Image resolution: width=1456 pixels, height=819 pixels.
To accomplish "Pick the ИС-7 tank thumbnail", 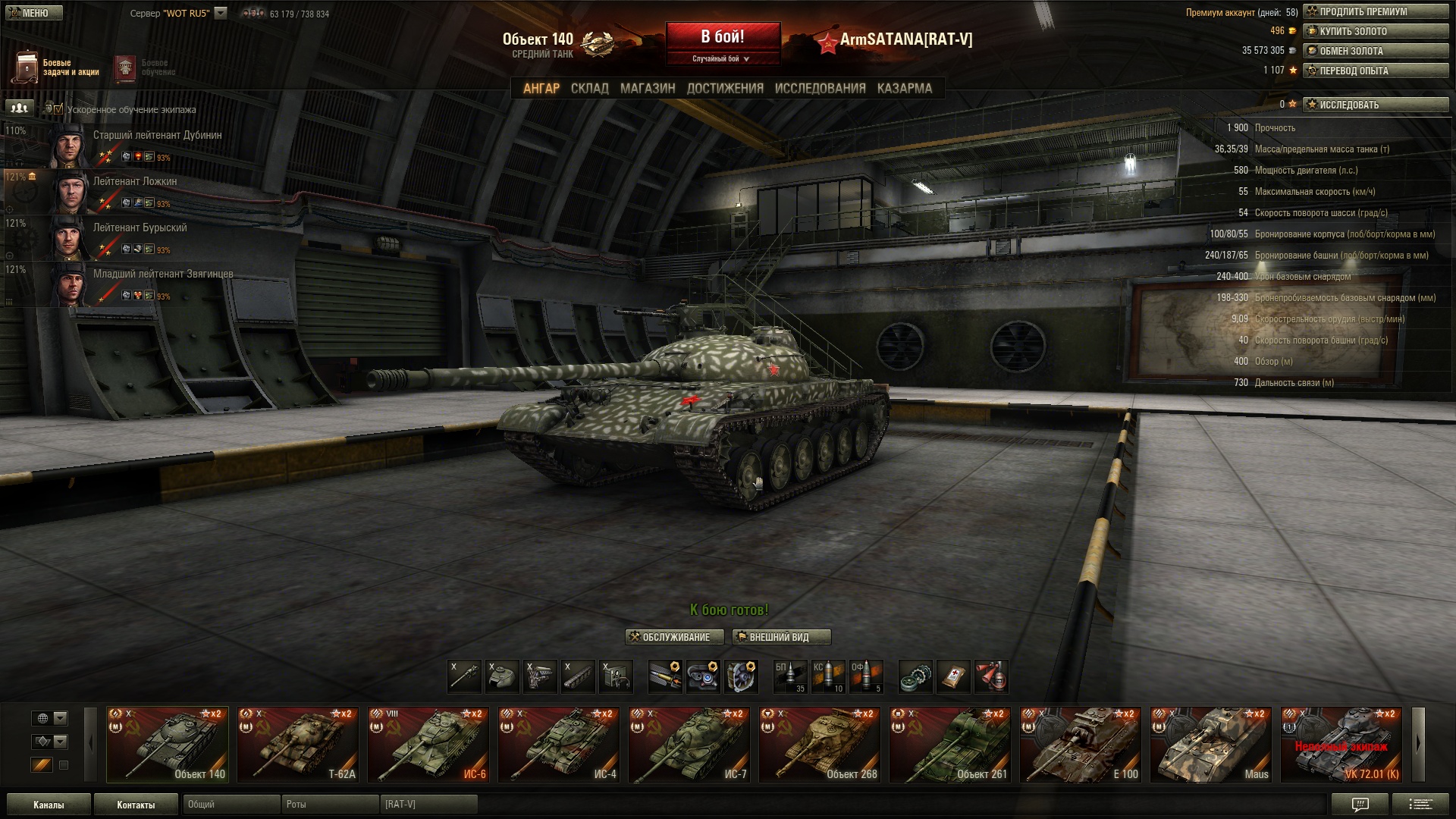I will [689, 745].
